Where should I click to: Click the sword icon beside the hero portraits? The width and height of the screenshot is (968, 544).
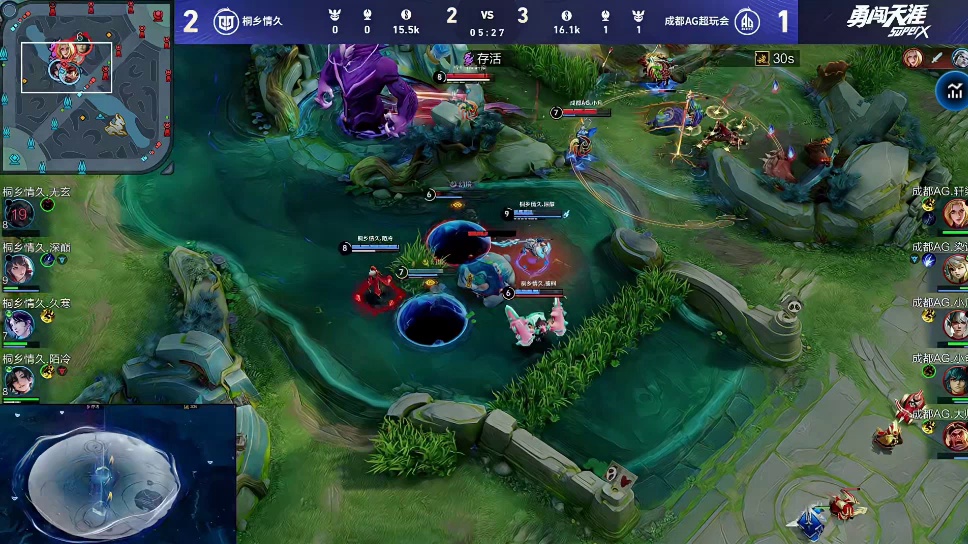tap(936, 58)
